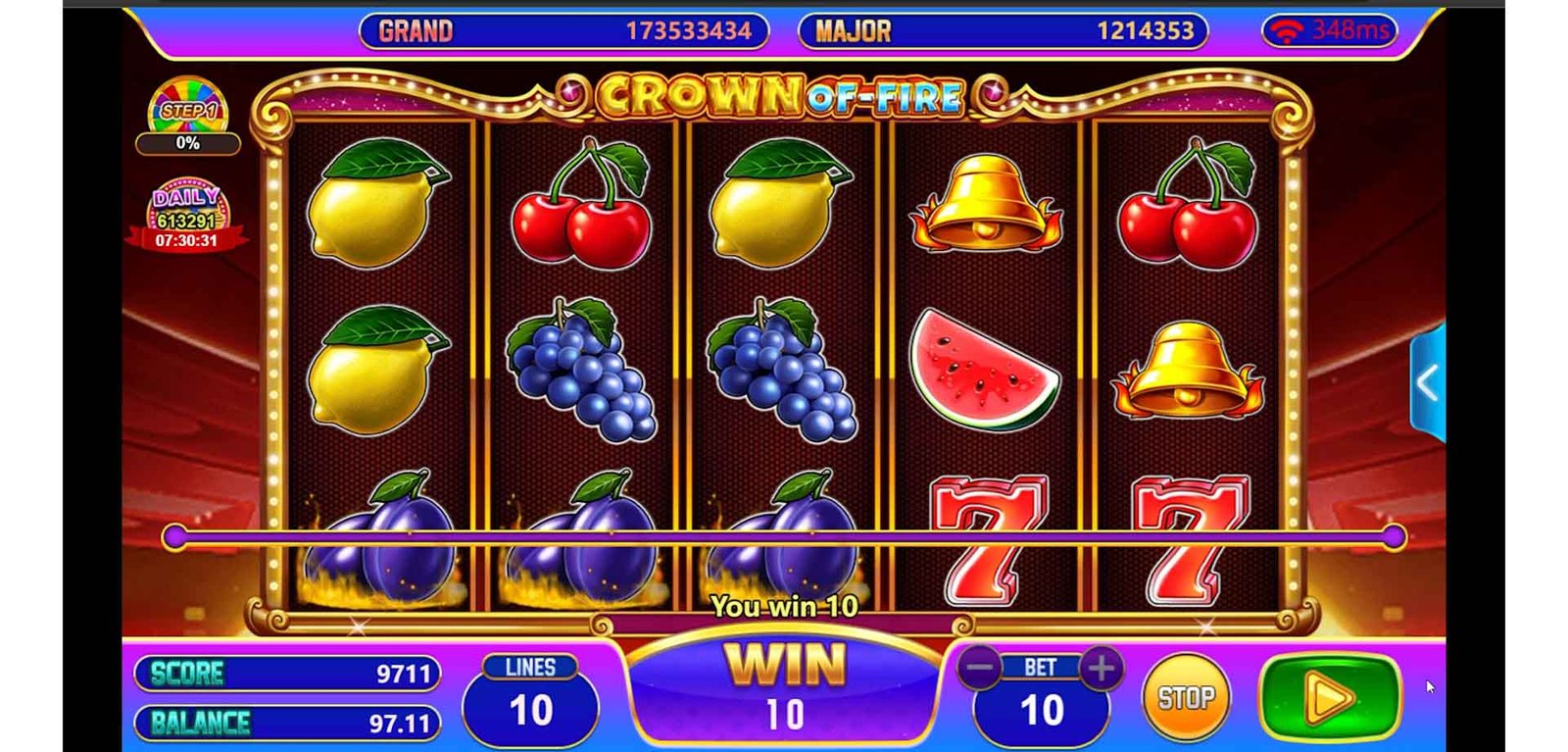Screen dimensions: 1568x752
Task: Decrease the bet with the minus button
Action: click(979, 669)
